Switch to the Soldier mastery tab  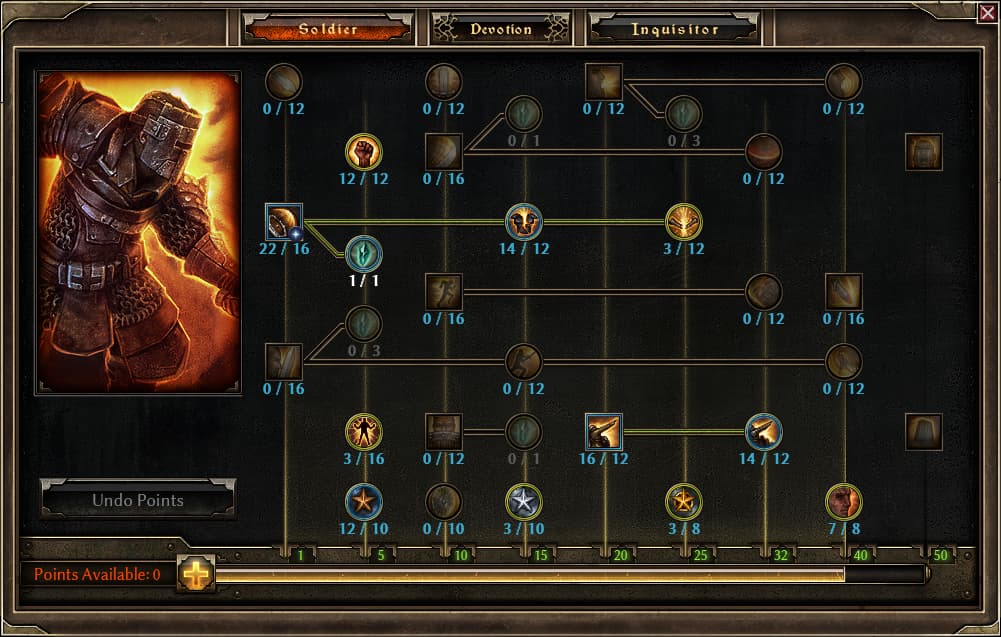coord(327,29)
